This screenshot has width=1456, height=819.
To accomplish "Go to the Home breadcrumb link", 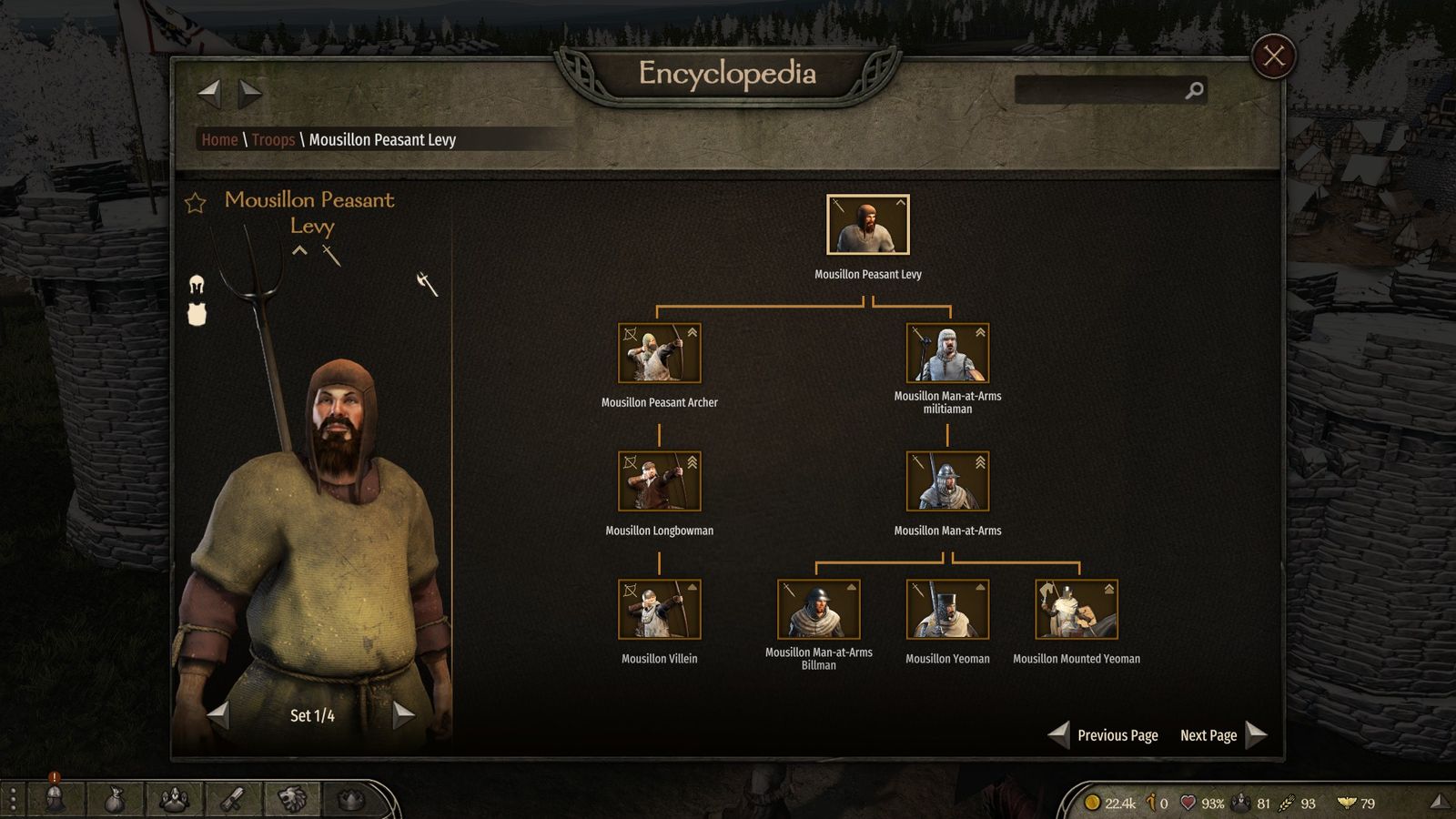I will (x=219, y=139).
